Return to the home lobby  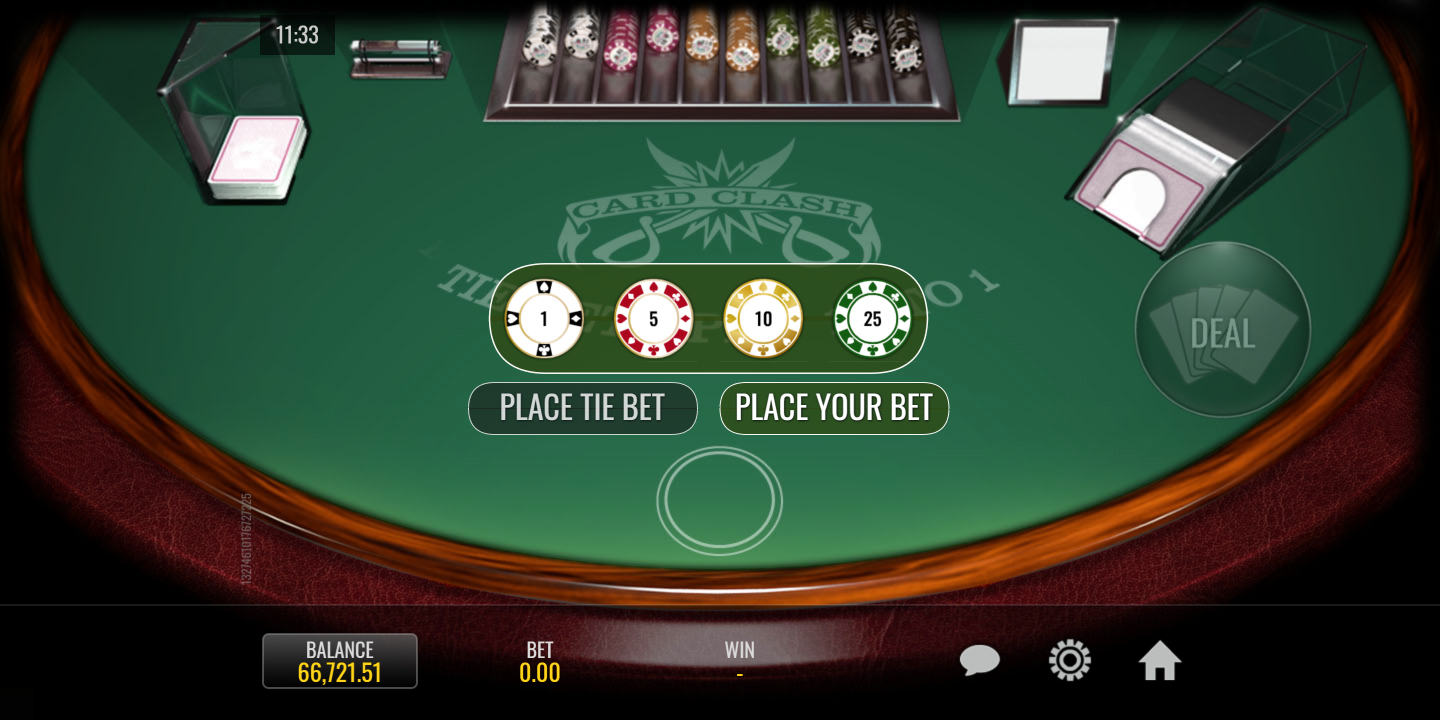pyautogui.click(x=1160, y=661)
